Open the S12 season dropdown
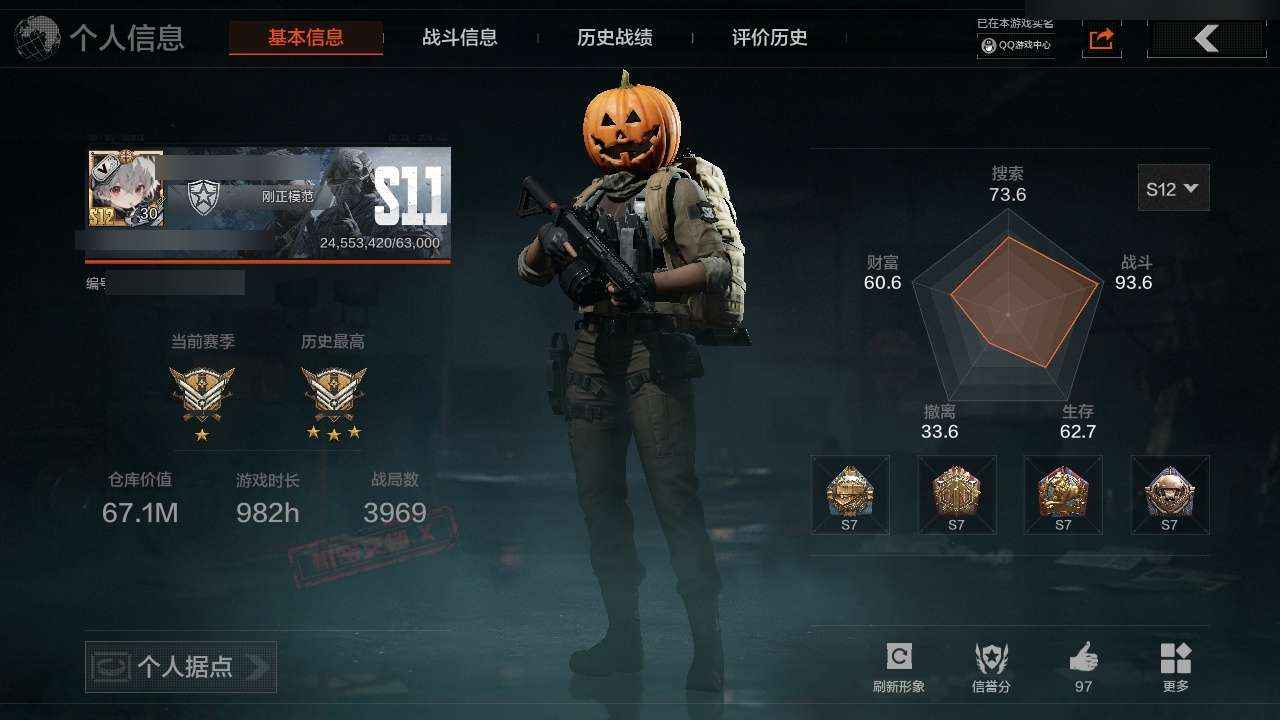Image resolution: width=1280 pixels, height=720 pixels. 1173,188
